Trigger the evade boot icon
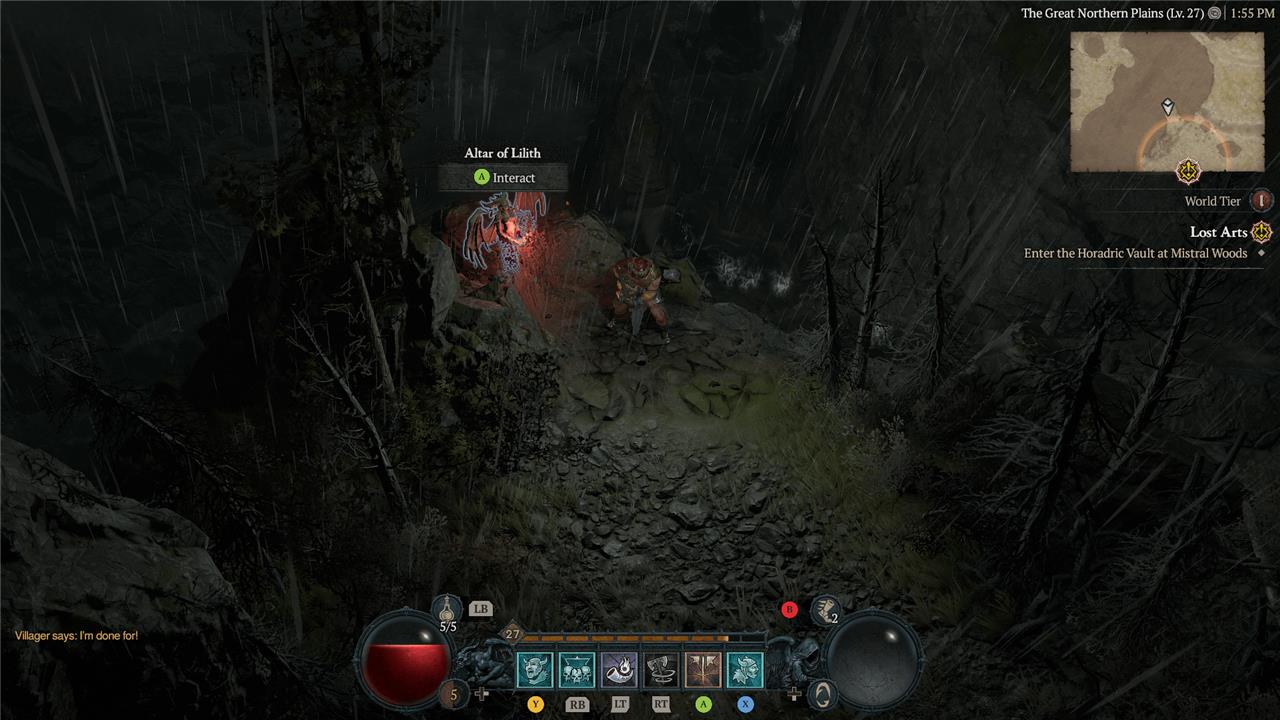 click(x=825, y=609)
